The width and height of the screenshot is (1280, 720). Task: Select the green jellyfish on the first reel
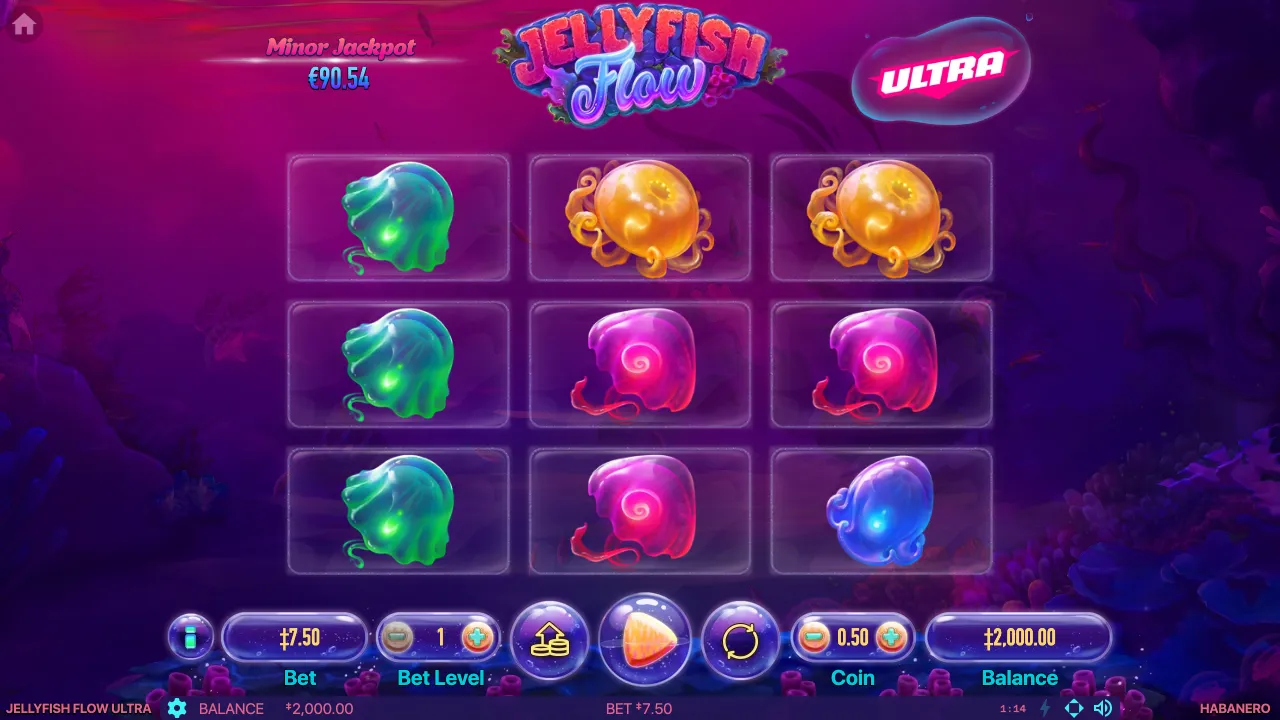coord(397,217)
